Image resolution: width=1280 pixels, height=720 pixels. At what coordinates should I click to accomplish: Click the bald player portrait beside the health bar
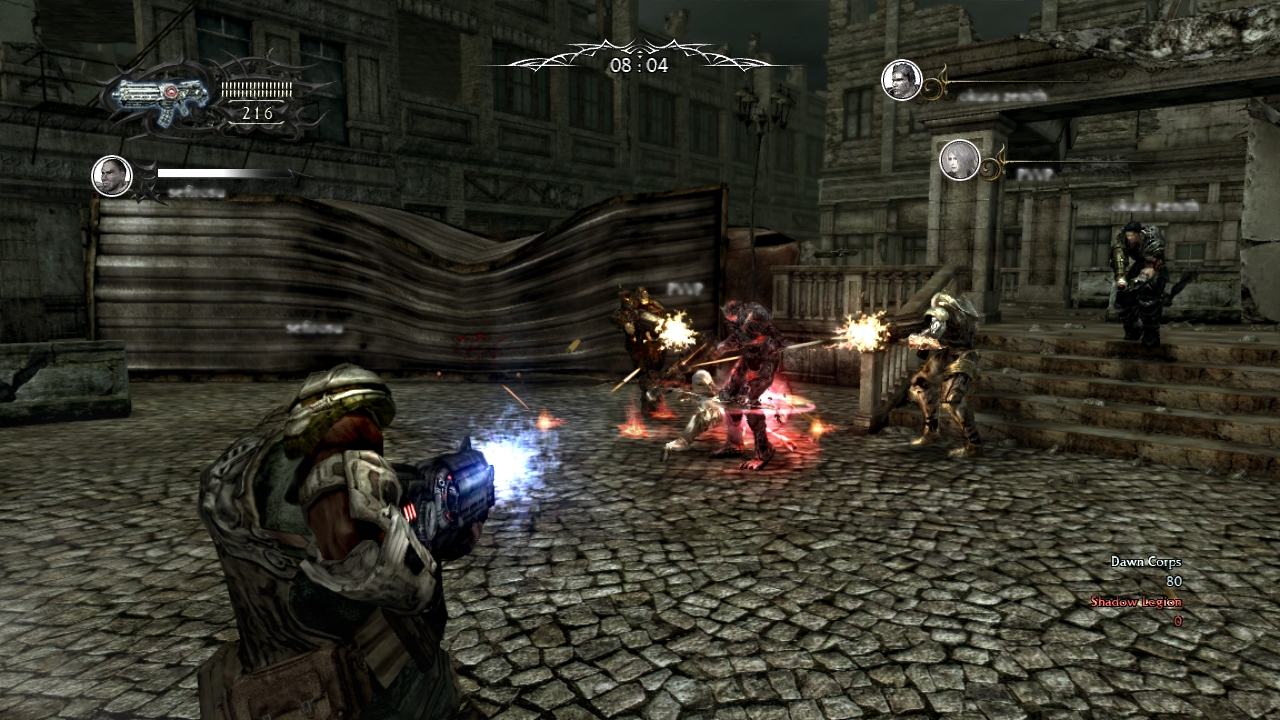coord(112,176)
